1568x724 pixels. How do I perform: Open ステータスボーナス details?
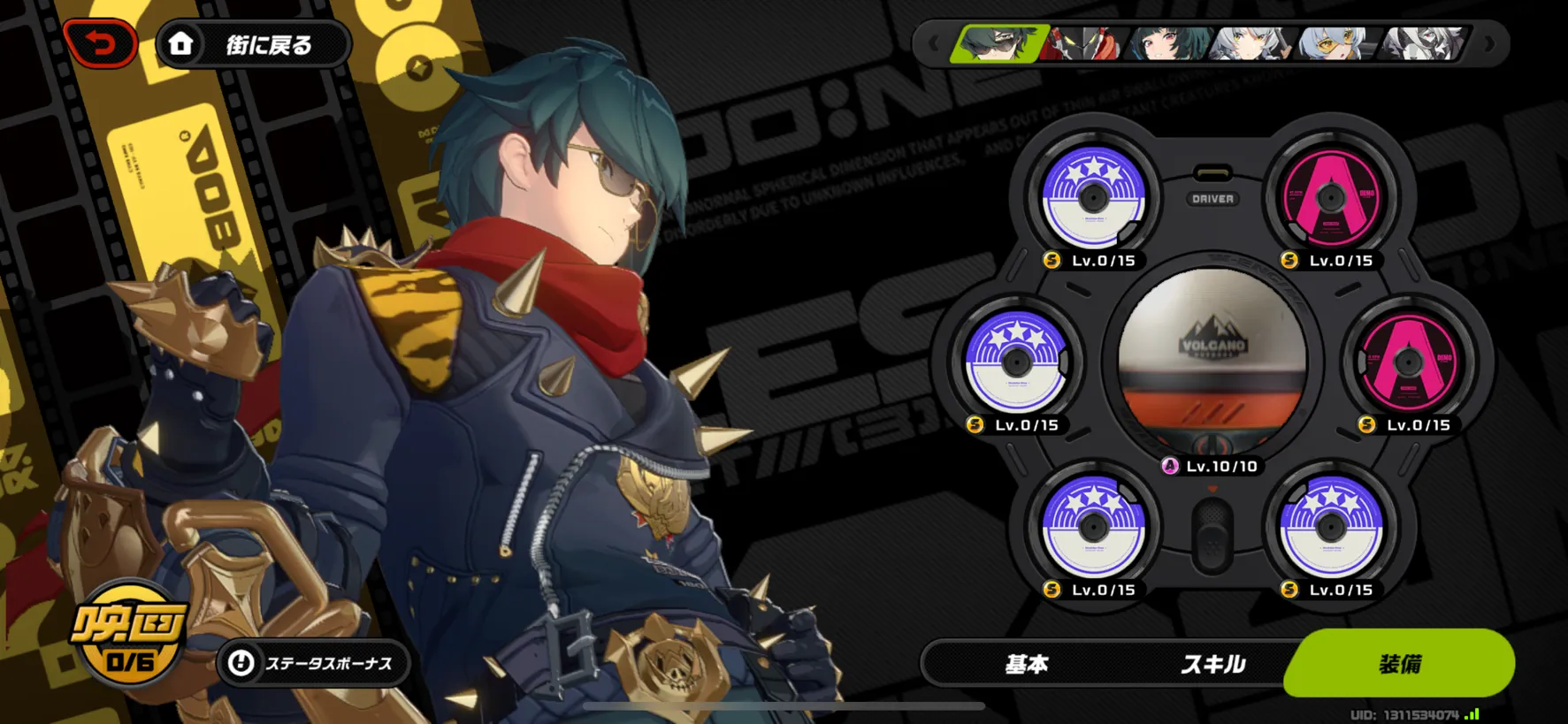(x=313, y=663)
